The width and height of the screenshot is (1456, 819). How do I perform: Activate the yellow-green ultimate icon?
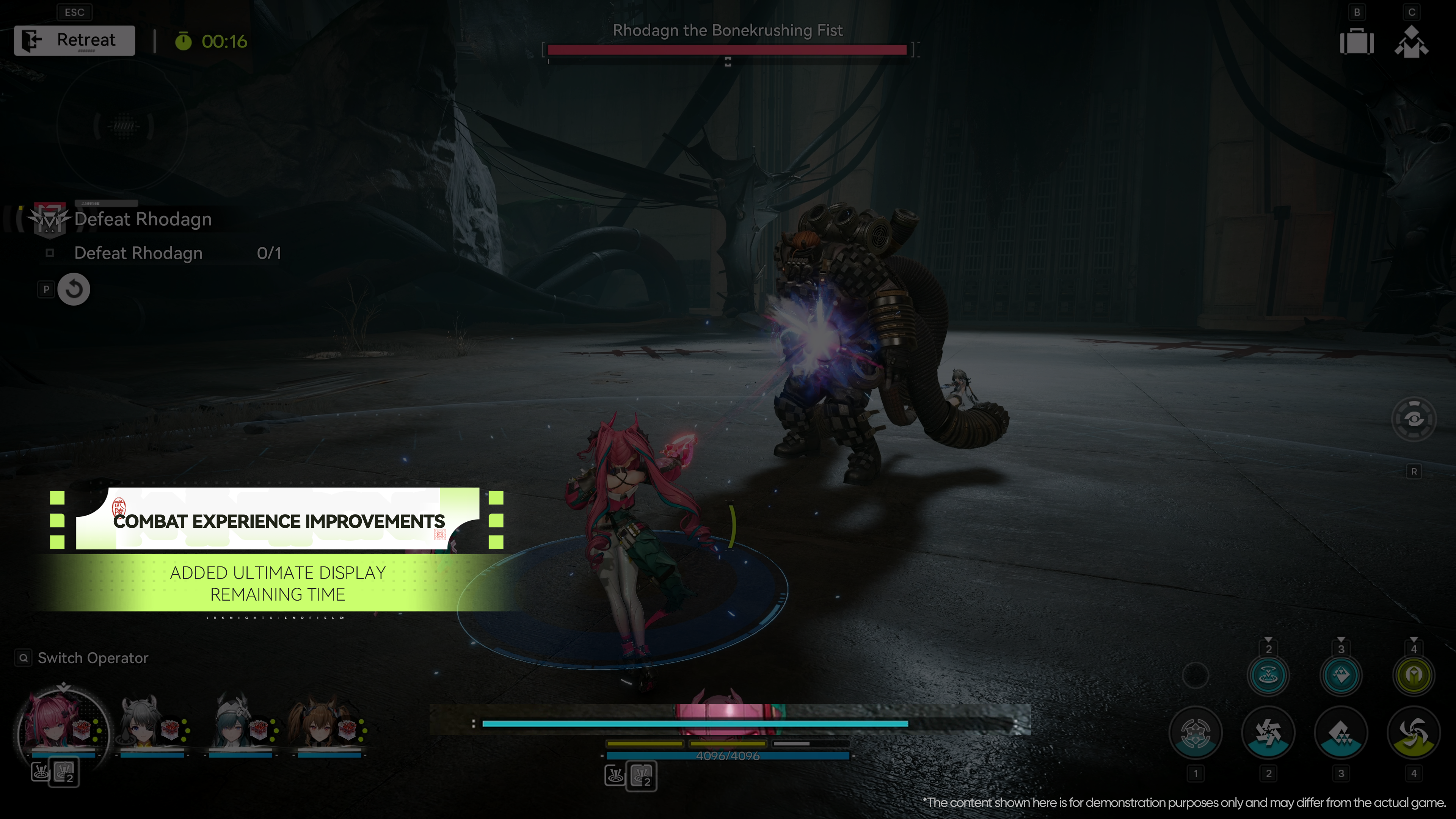[x=1414, y=675]
